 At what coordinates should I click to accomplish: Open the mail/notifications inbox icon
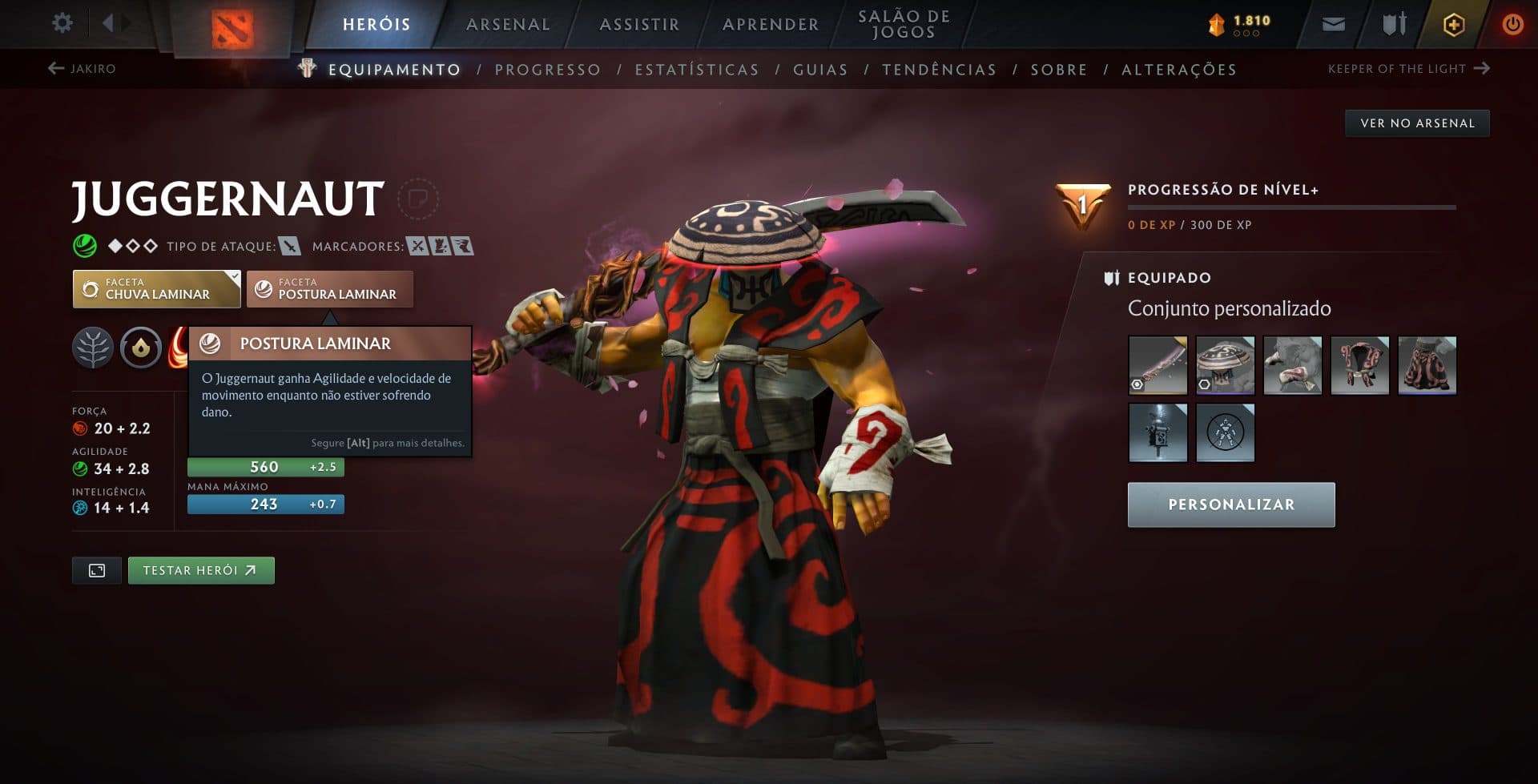click(1333, 24)
